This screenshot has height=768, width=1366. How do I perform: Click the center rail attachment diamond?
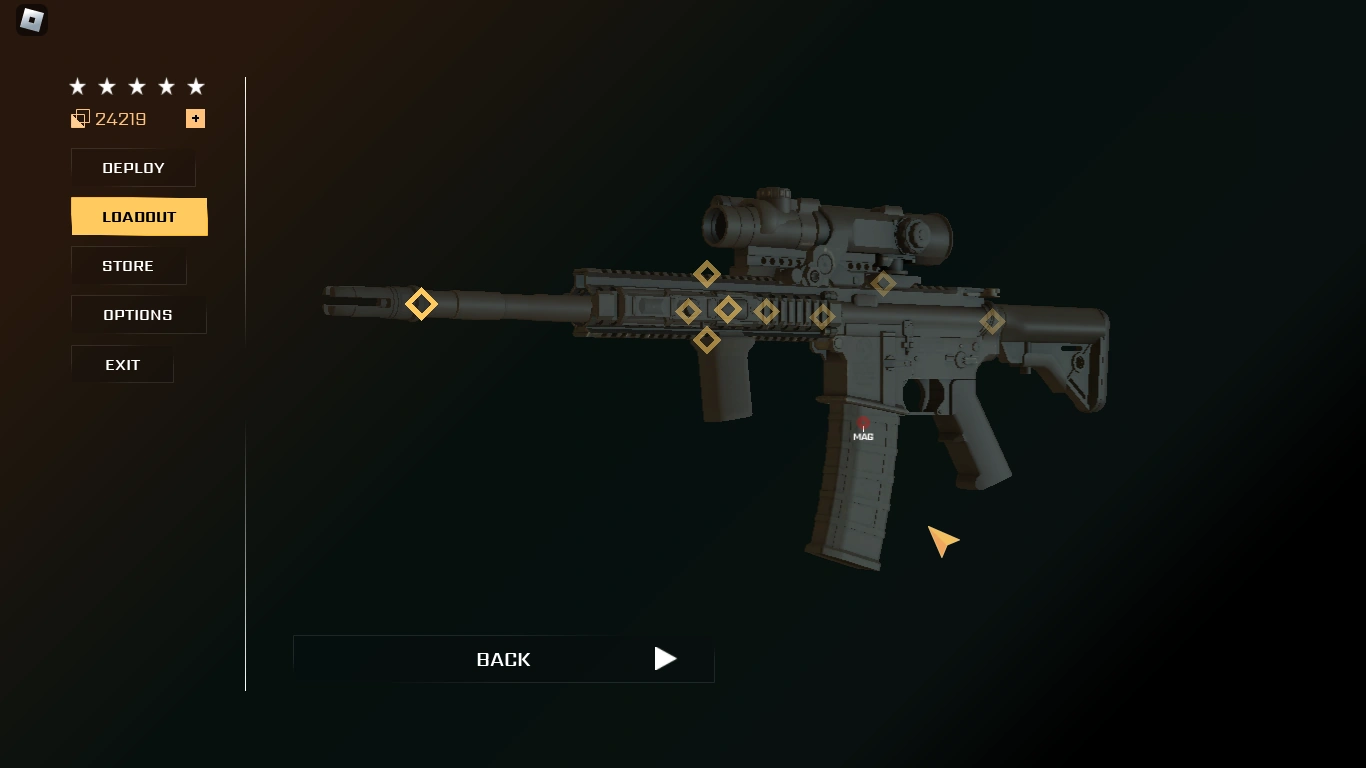[728, 309]
